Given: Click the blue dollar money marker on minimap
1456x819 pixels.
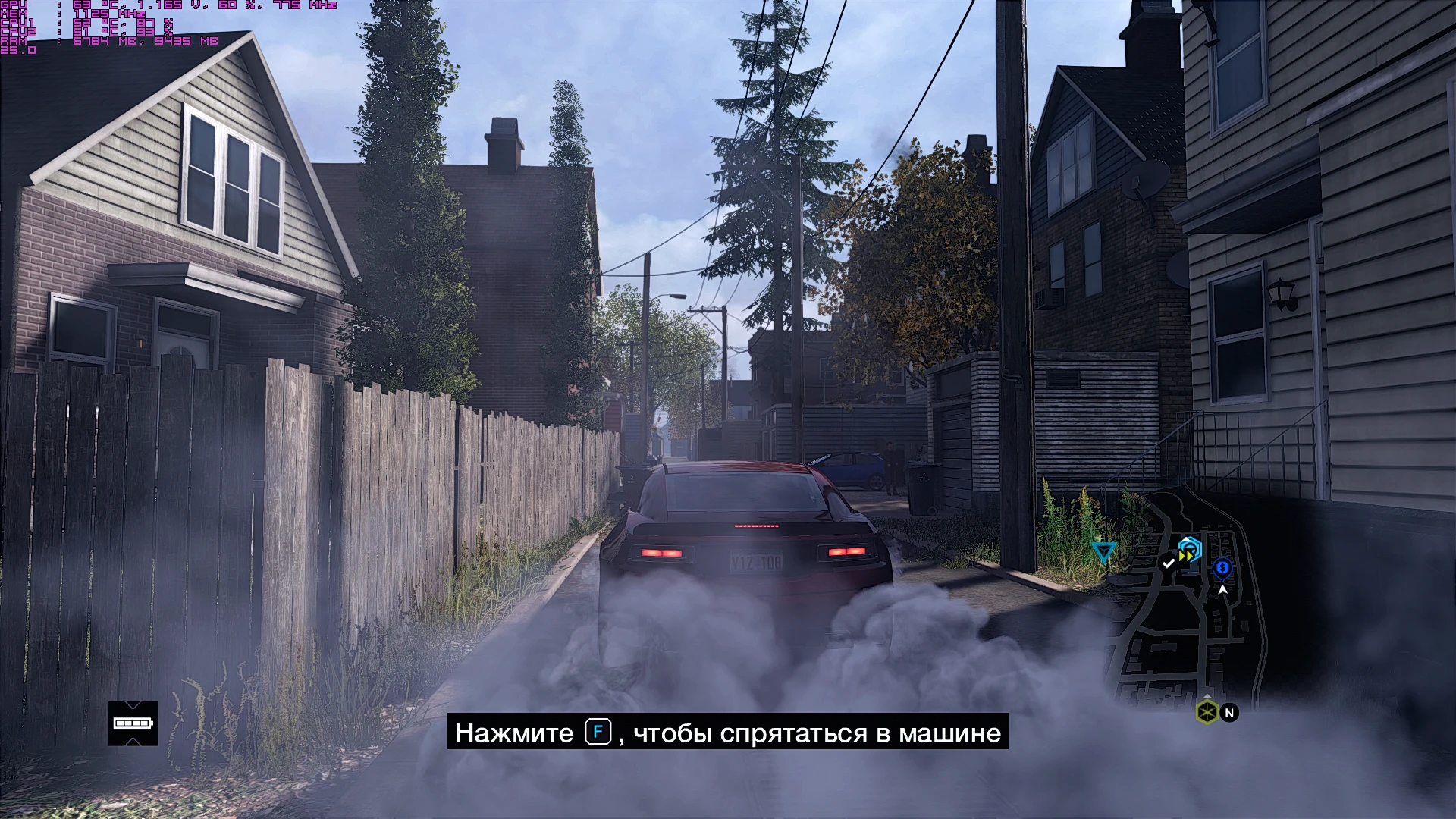Looking at the screenshot, I should (x=1222, y=568).
